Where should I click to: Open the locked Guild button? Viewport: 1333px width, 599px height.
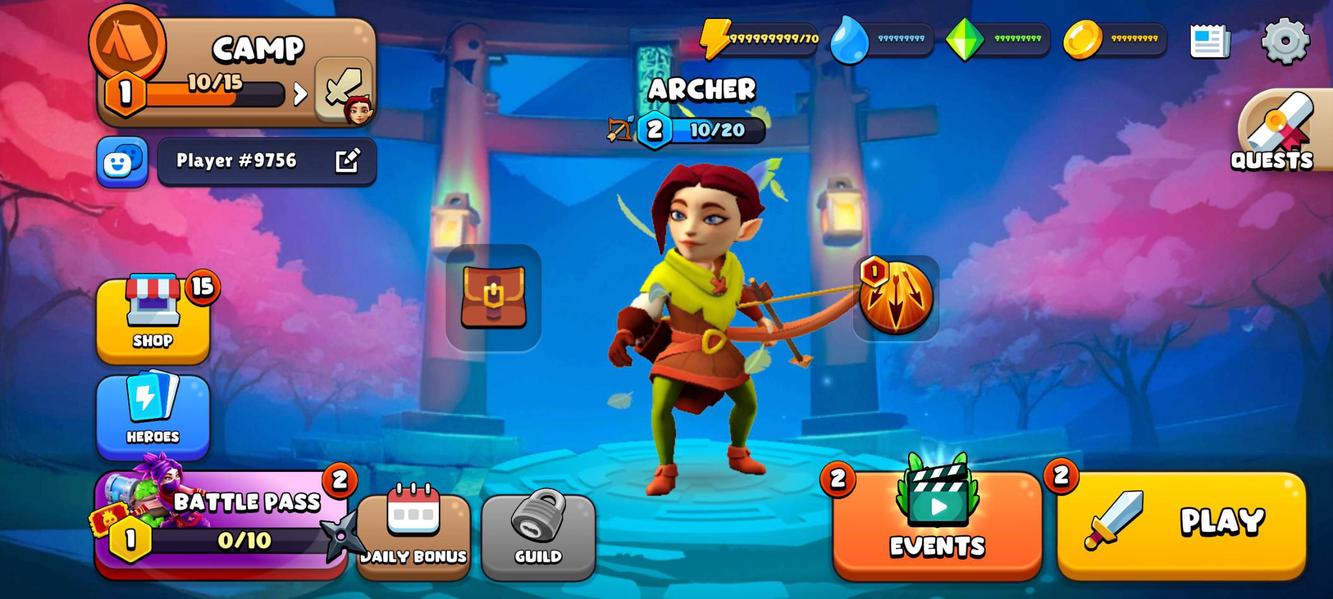(x=538, y=534)
